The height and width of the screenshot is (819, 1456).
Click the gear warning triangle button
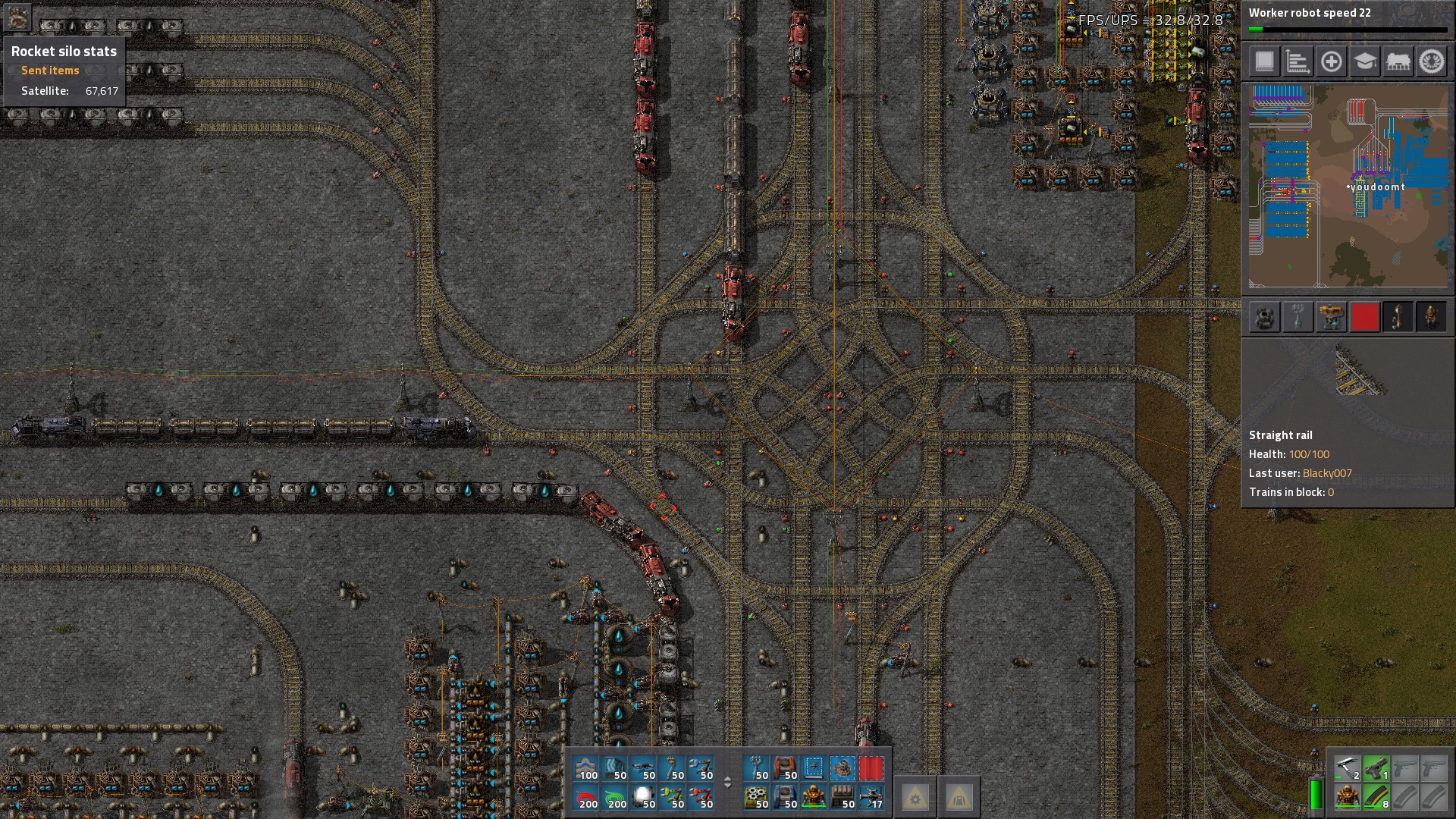(x=915, y=797)
